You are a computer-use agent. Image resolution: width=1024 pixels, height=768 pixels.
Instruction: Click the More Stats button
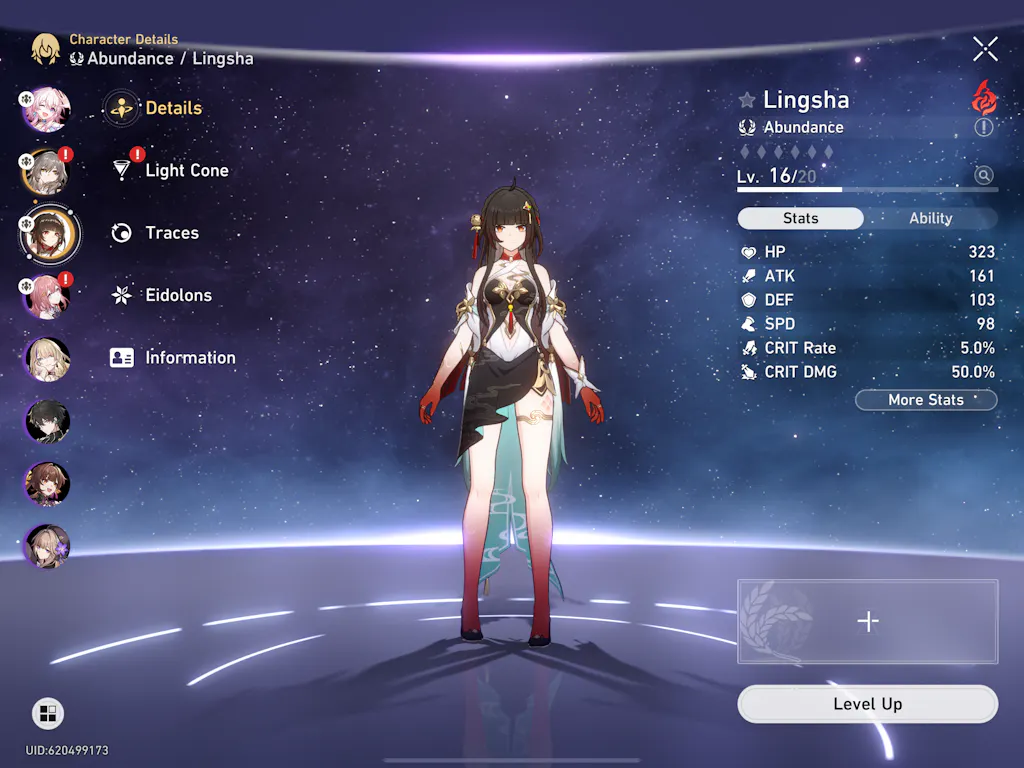[x=926, y=400]
